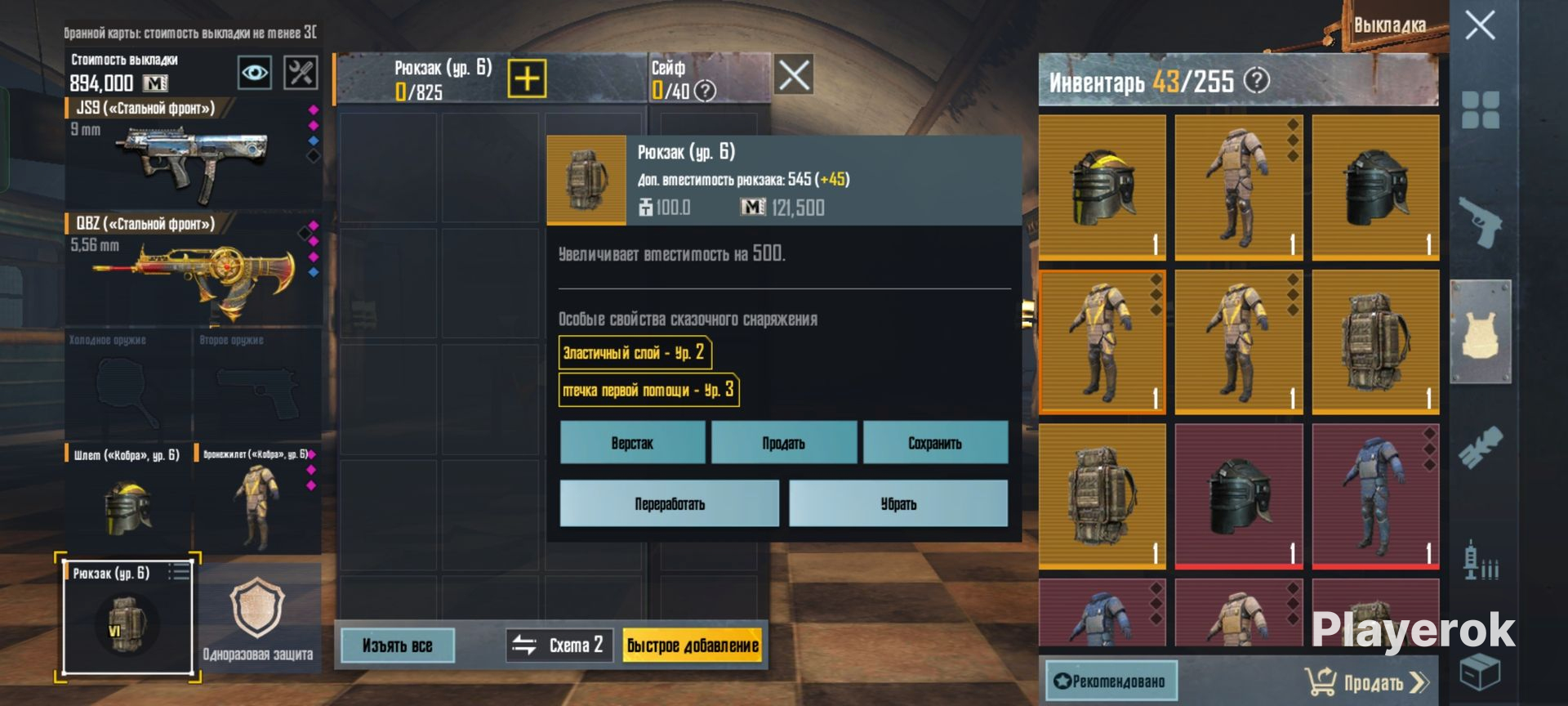Open the Одноразовая защита shield slot
The width and height of the screenshot is (1568, 706).
pyautogui.click(x=258, y=618)
